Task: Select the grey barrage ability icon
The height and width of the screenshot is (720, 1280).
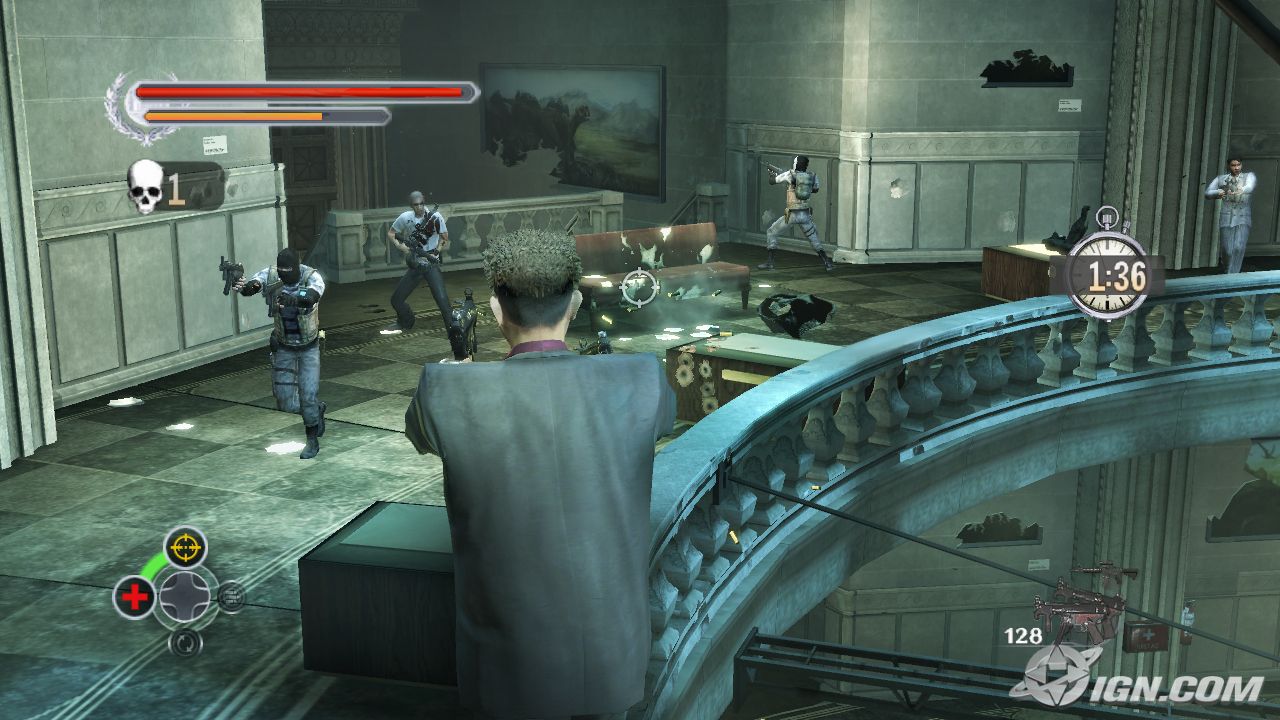Action: (230, 597)
